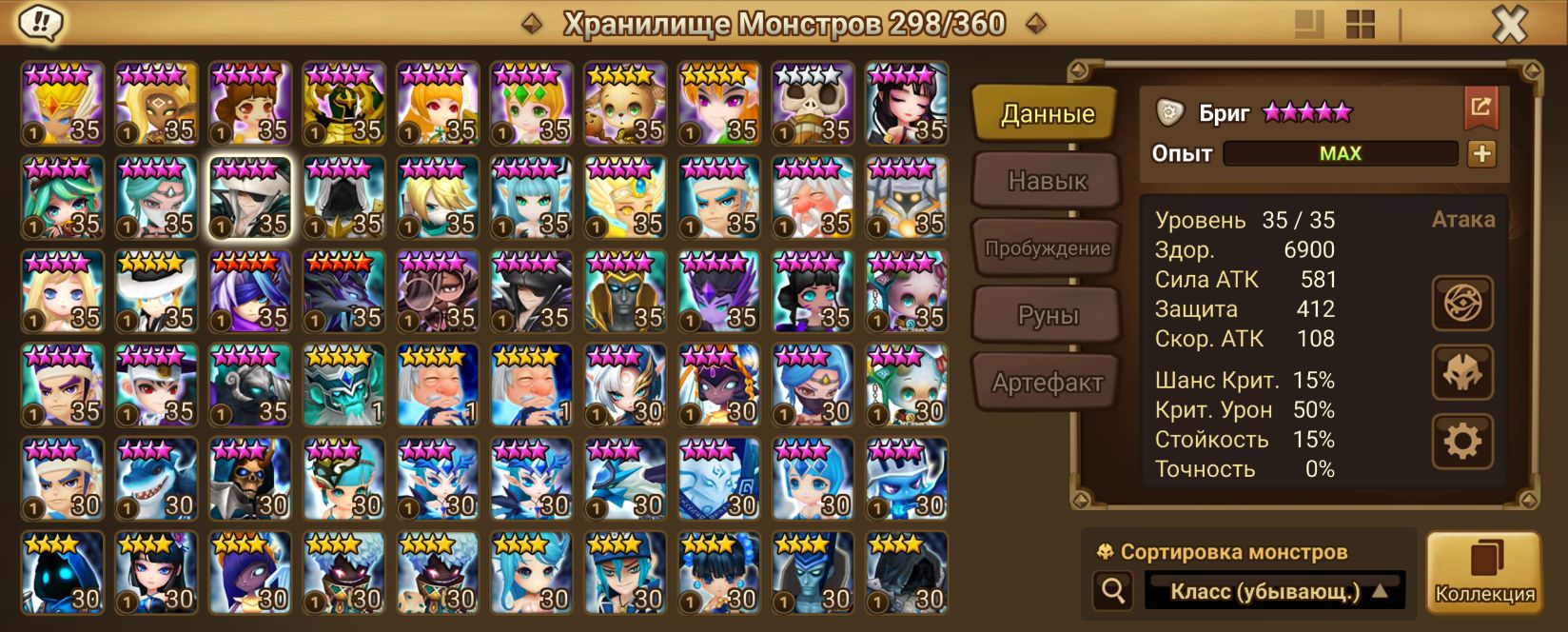Open the gear settings button
The width and height of the screenshot is (1568, 632).
[x=1462, y=441]
